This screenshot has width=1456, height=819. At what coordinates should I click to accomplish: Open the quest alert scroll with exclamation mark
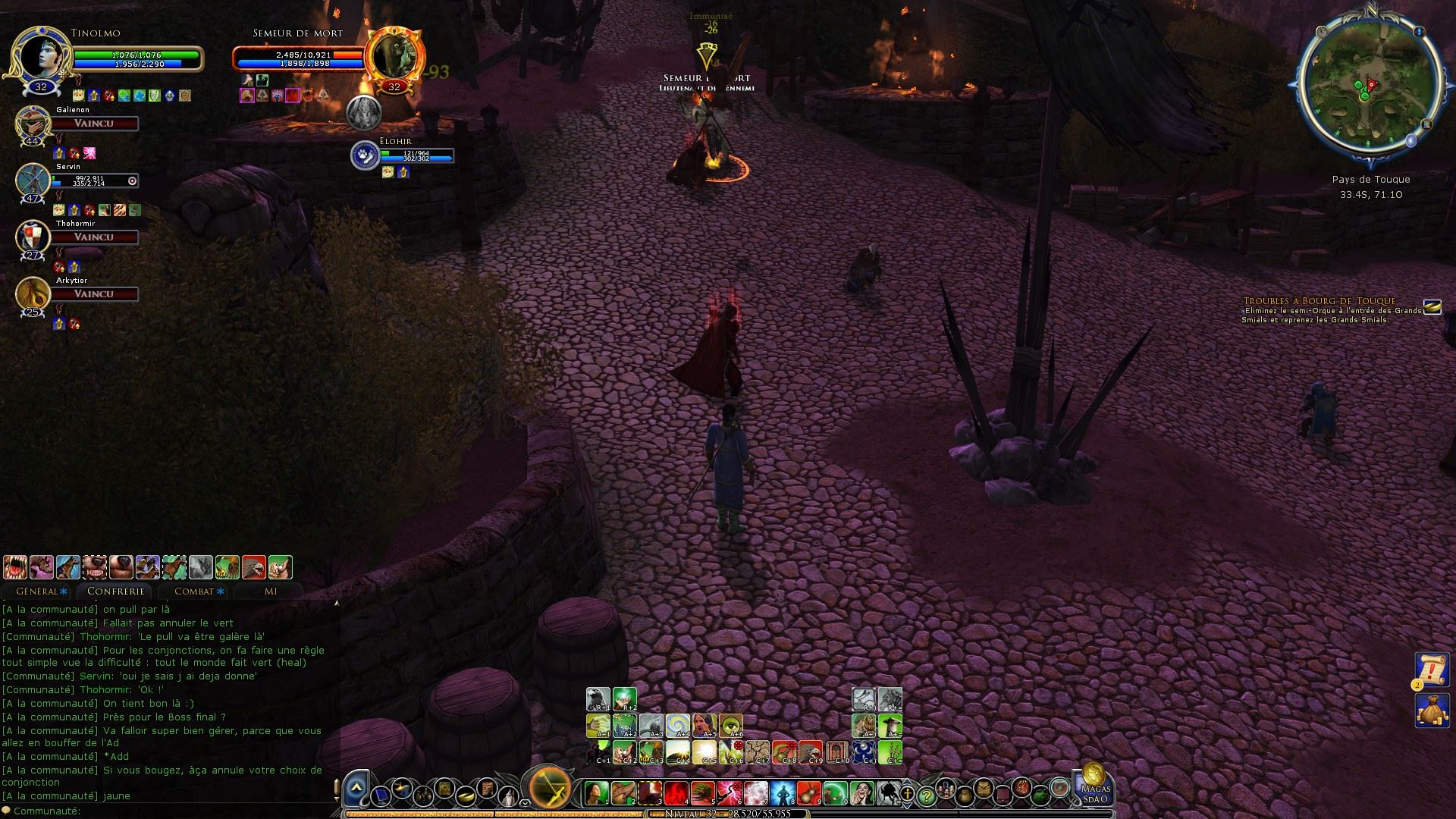tap(1432, 670)
